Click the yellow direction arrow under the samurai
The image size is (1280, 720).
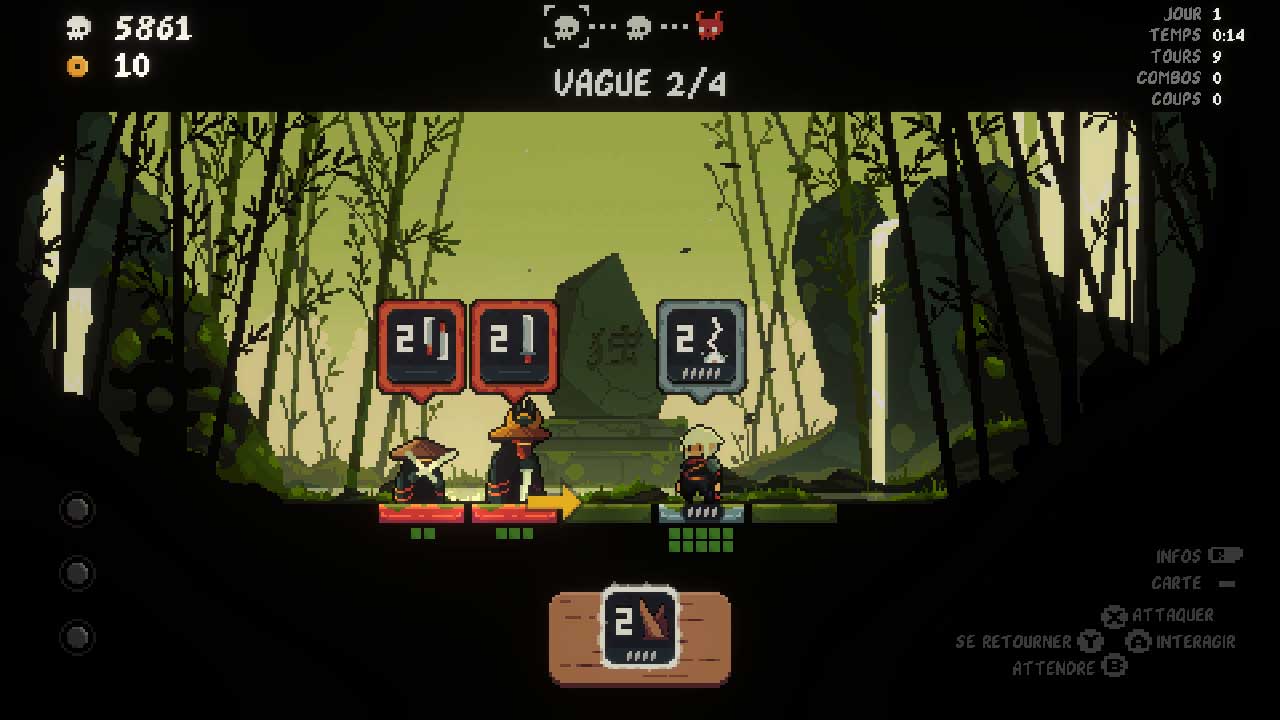(x=556, y=500)
